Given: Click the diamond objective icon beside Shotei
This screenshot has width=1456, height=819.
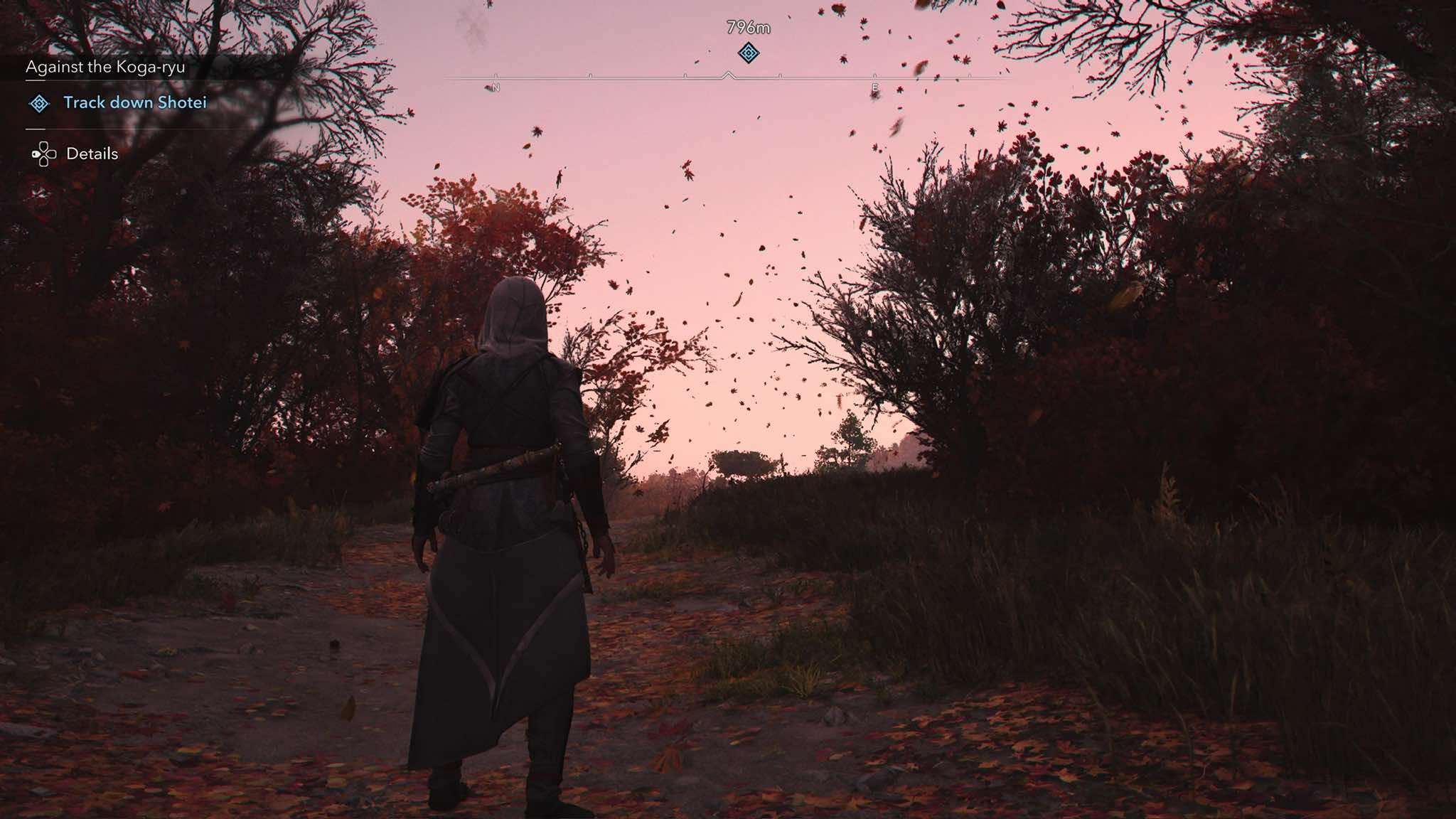Looking at the screenshot, I should tap(39, 104).
